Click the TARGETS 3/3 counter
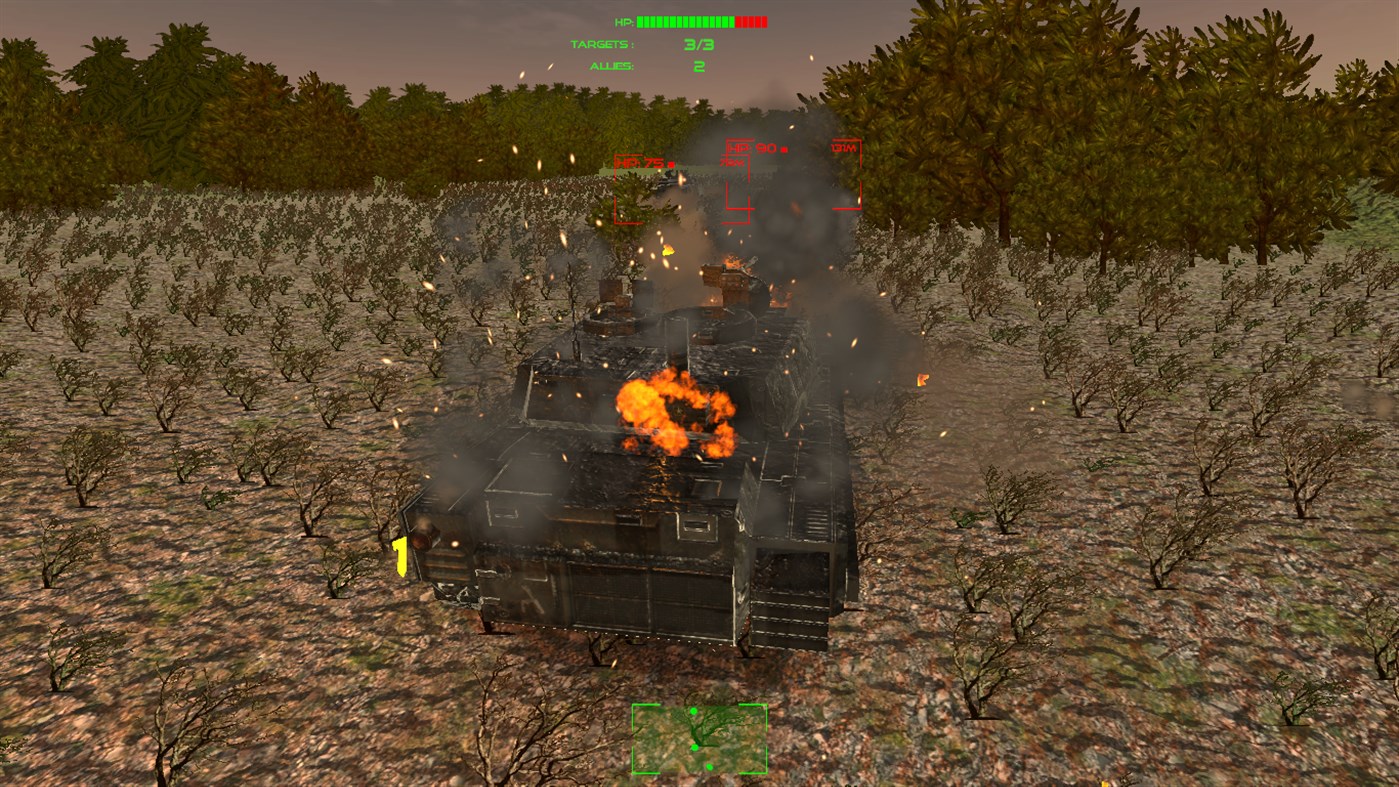Viewport: 1399px width, 787px height. 700,44
